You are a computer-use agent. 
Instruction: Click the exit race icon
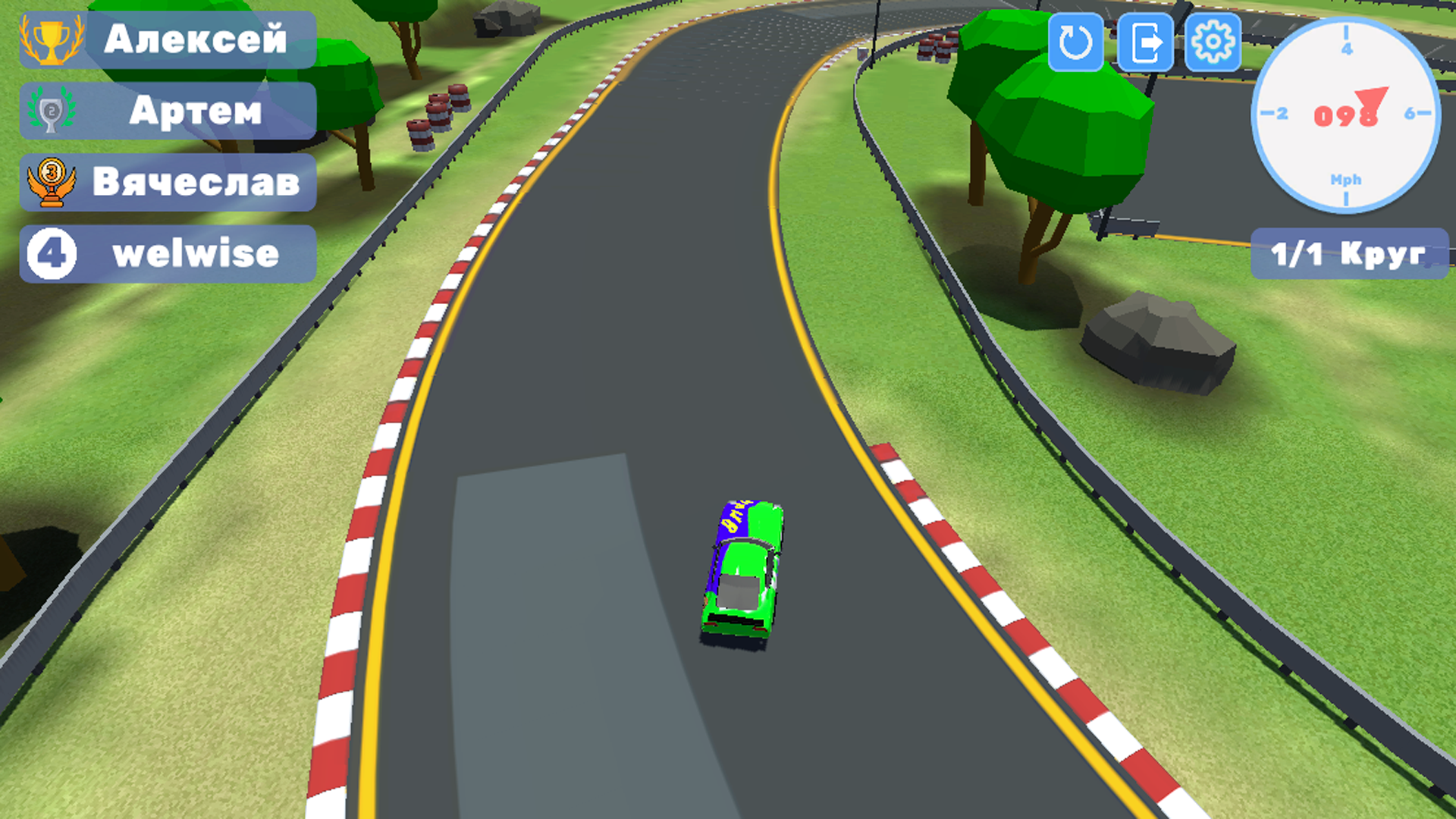coord(1145,42)
